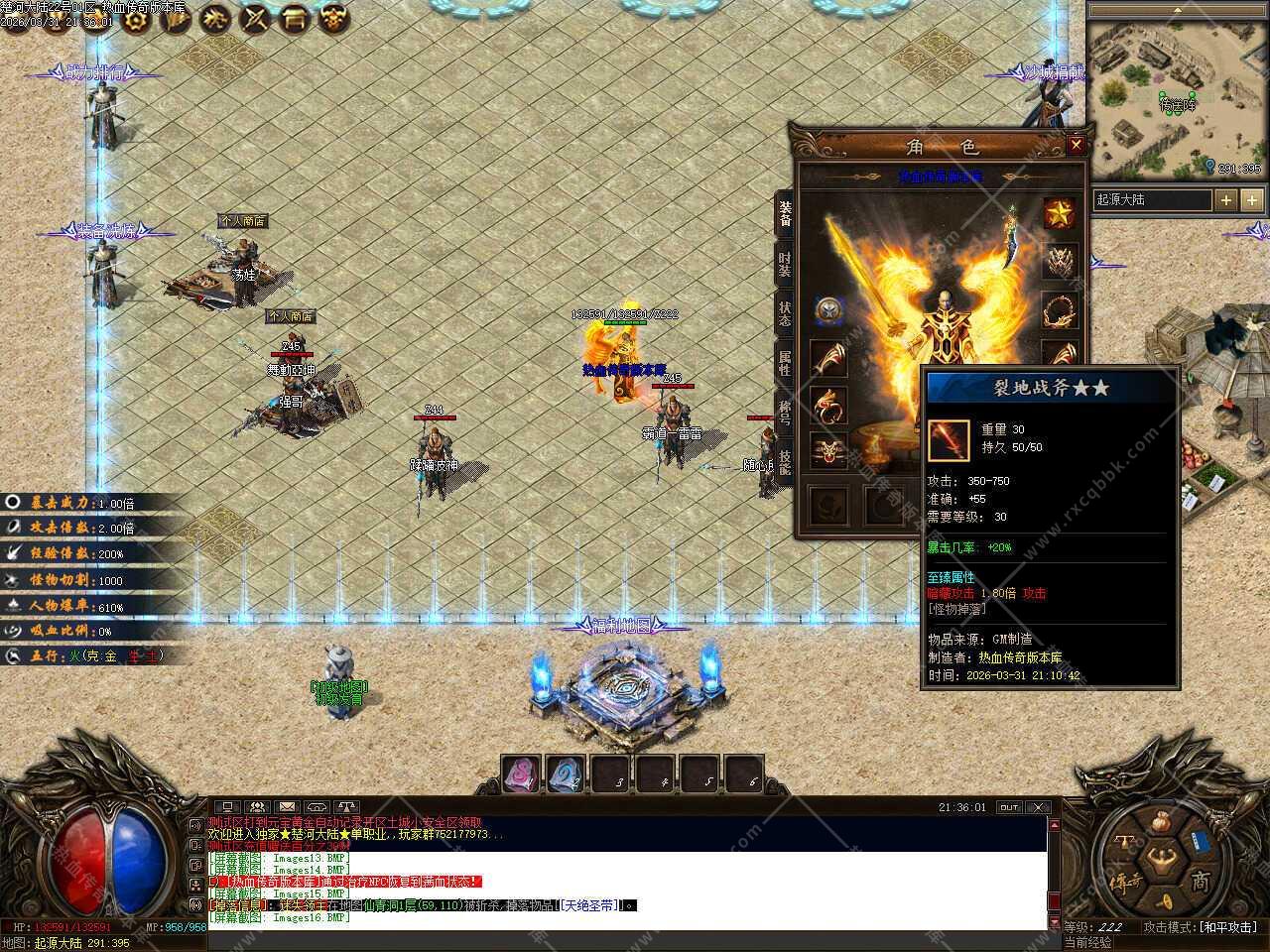The image size is (1270, 952).
Task: Click the OUT button above the chat
Action: click(1009, 807)
